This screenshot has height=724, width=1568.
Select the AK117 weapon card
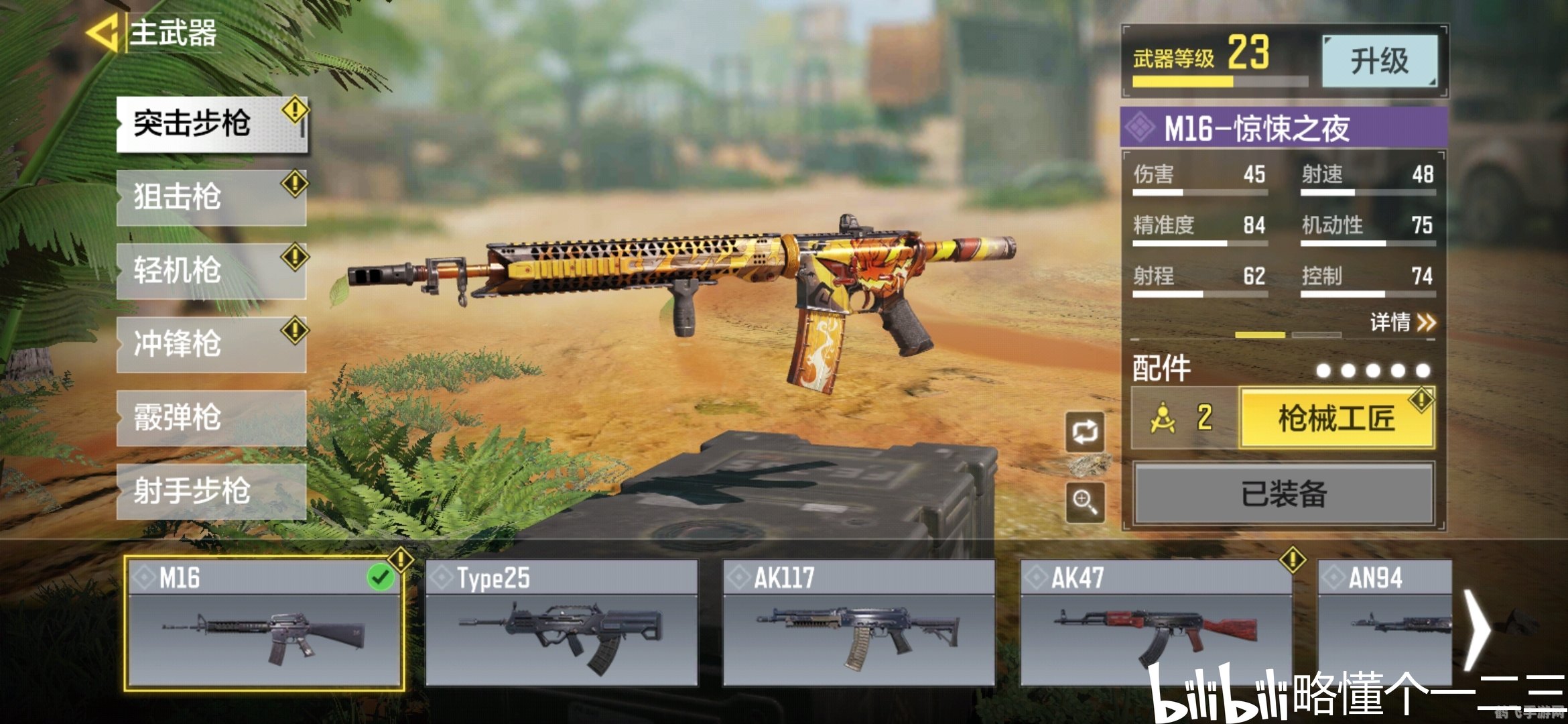point(858,623)
